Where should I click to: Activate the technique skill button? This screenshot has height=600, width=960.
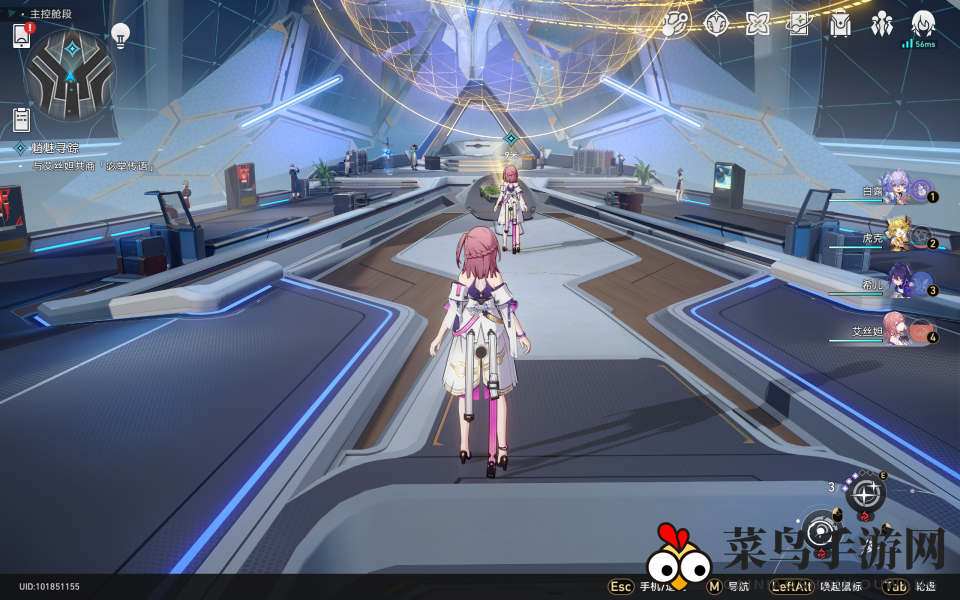pyautogui.click(x=865, y=491)
